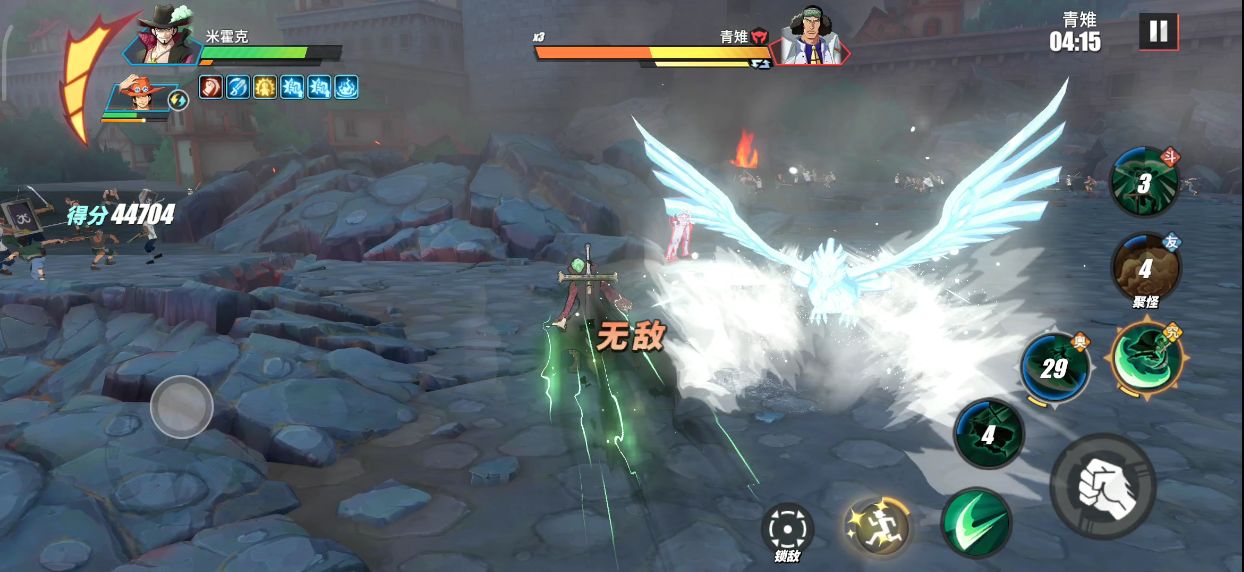Trigger the glowing orange-ringed green skill
Image resolution: width=1244 pixels, height=572 pixels.
[x=1146, y=357]
